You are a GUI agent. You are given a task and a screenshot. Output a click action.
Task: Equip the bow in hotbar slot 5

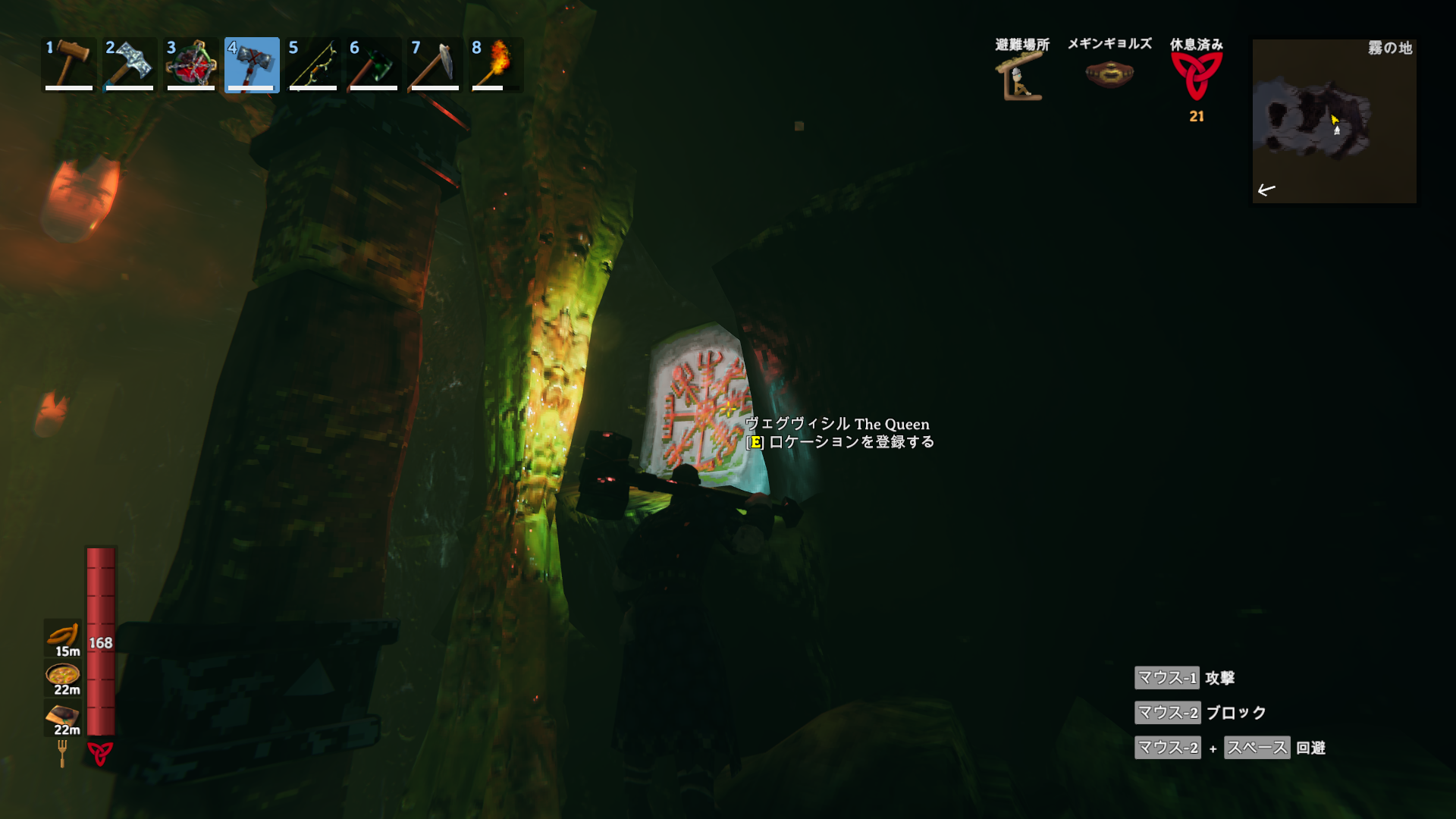(312, 64)
